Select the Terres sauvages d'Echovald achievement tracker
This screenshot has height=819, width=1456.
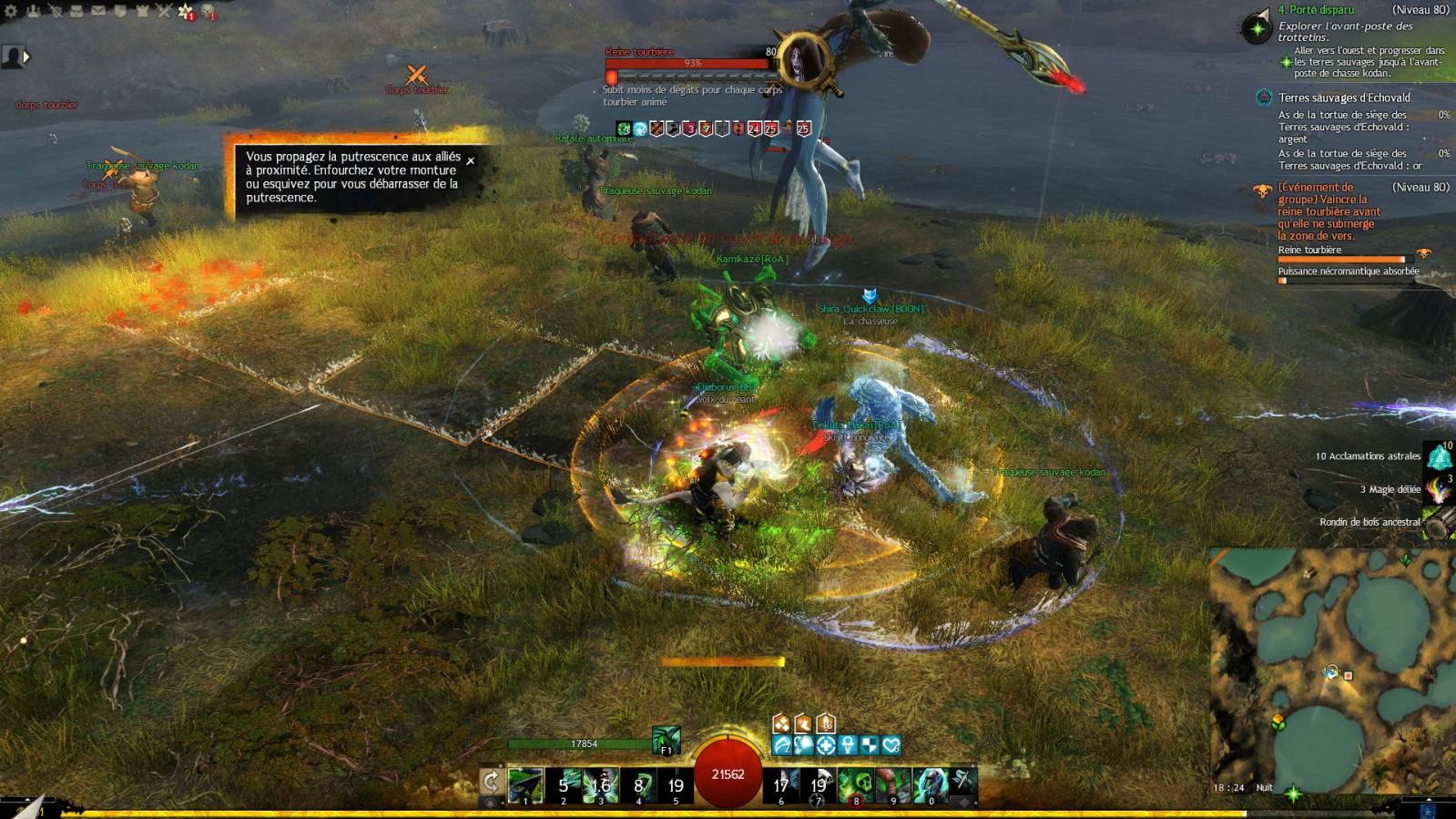(1343, 97)
